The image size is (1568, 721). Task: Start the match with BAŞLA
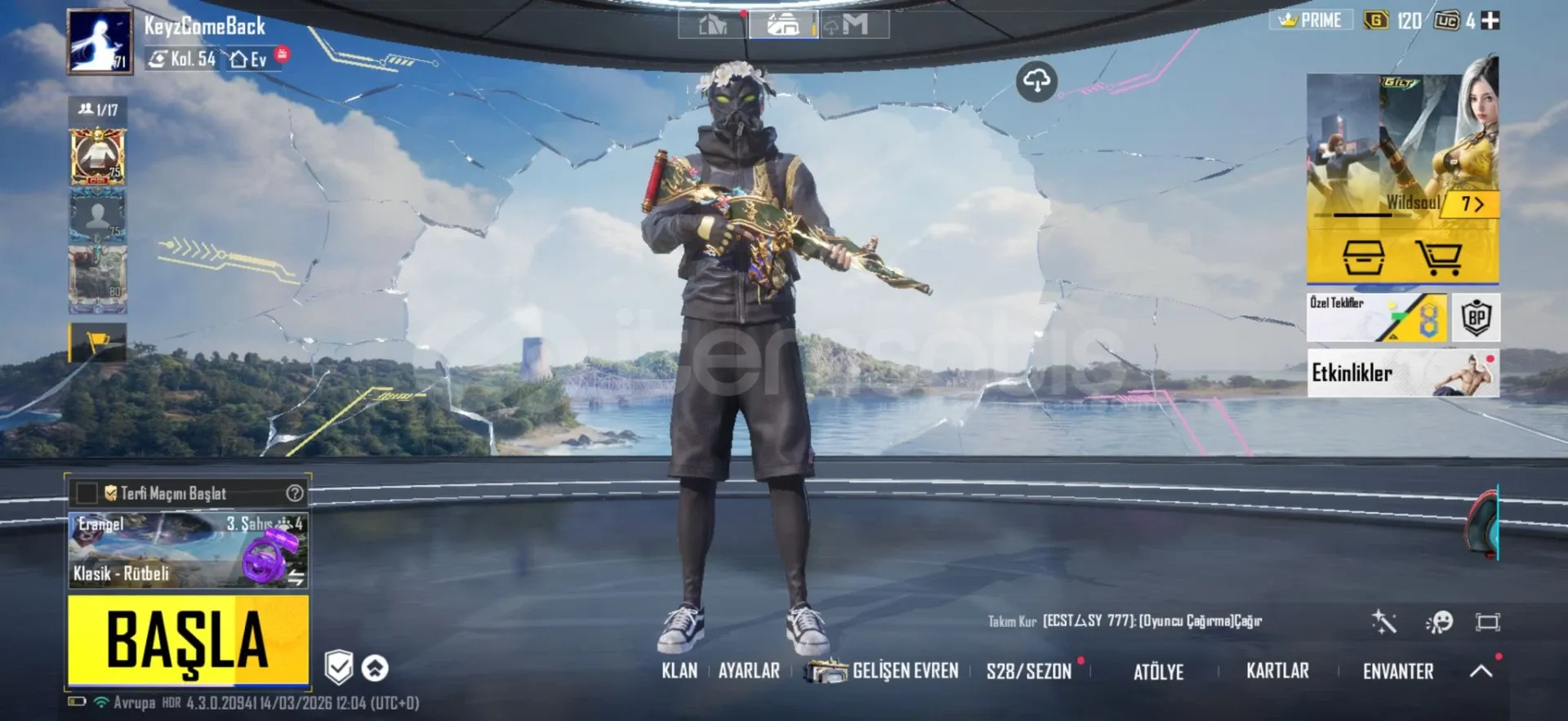[188, 639]
